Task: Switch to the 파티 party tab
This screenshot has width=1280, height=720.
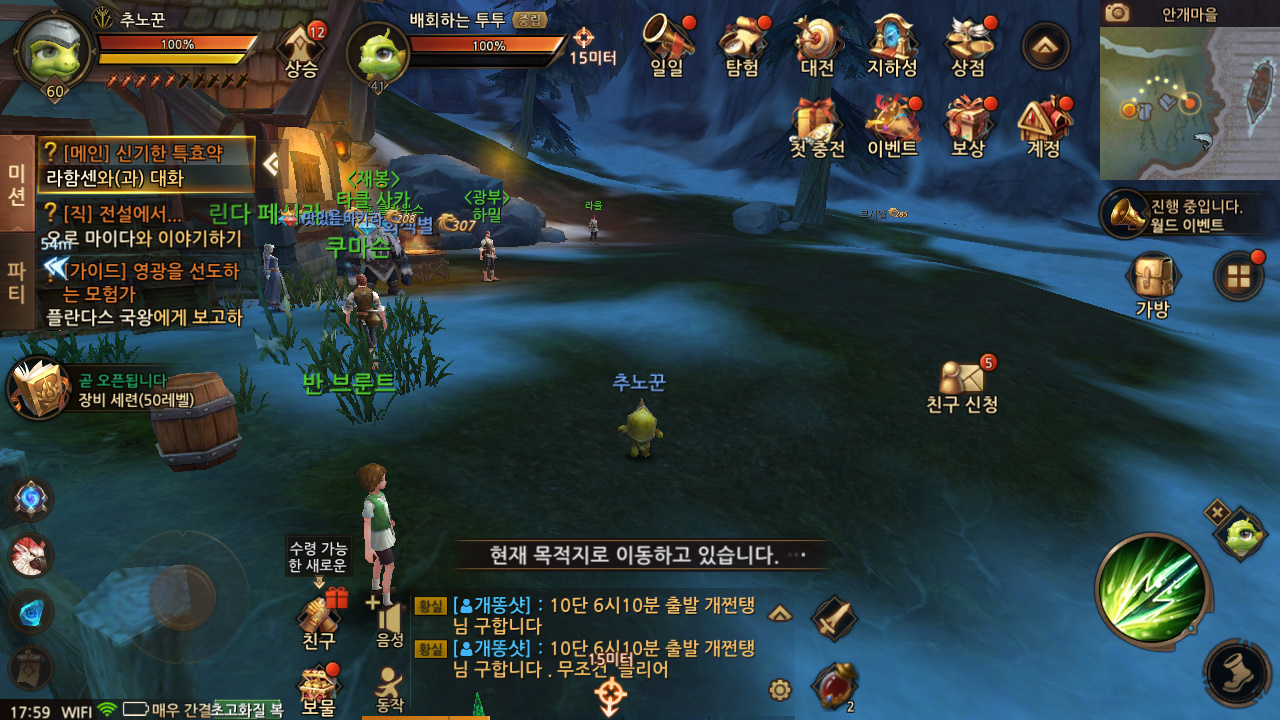Action: [16, 281]
